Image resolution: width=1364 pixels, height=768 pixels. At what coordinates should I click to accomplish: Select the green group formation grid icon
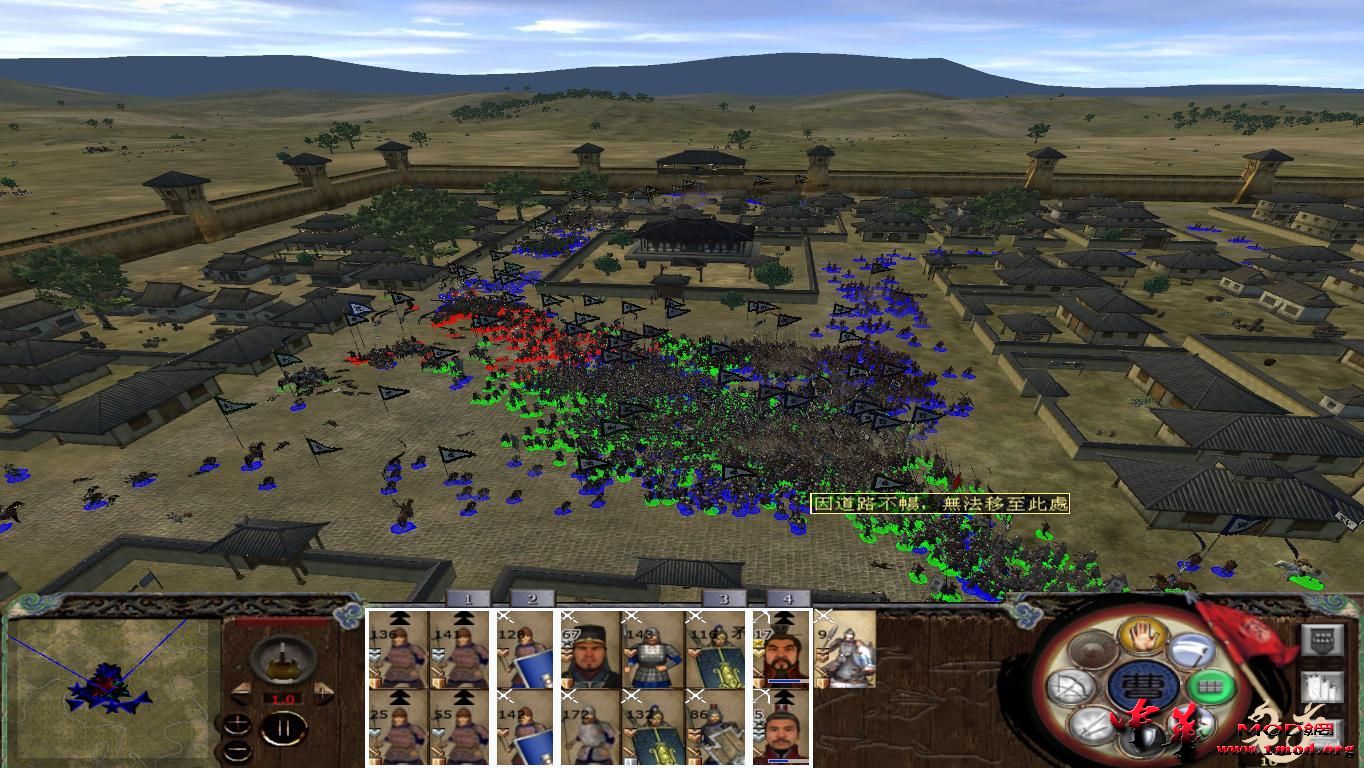point(1211,685)
